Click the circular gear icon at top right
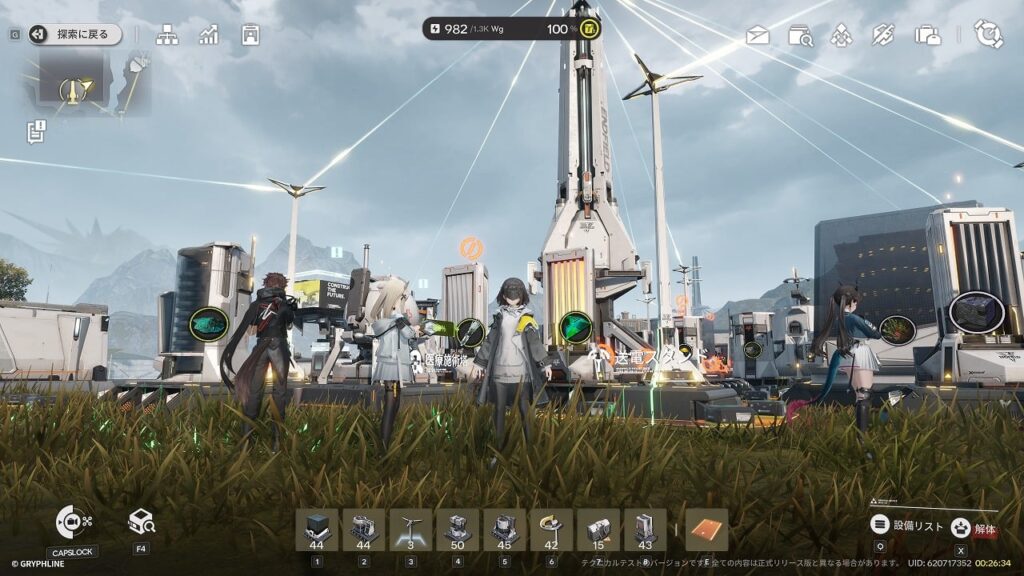 (x=988, y=34)
